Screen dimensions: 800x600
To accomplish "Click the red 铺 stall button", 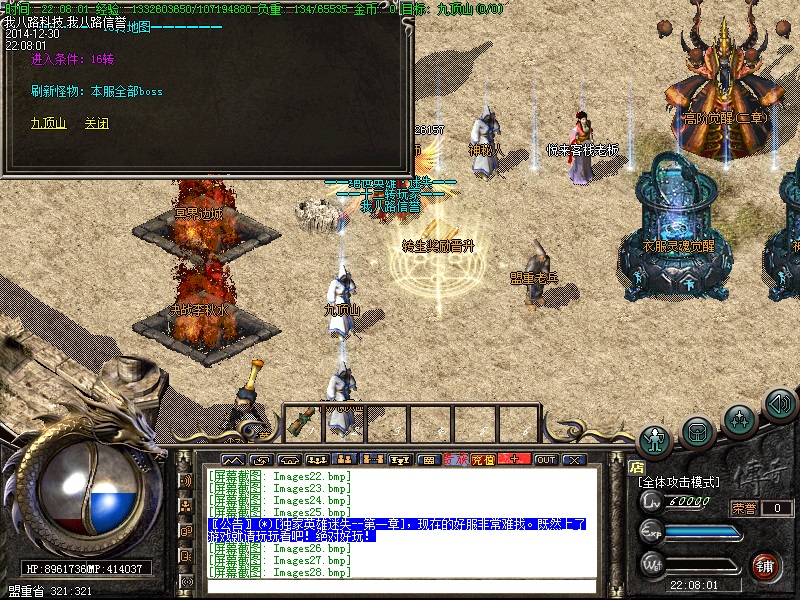I will coord(766,565).
